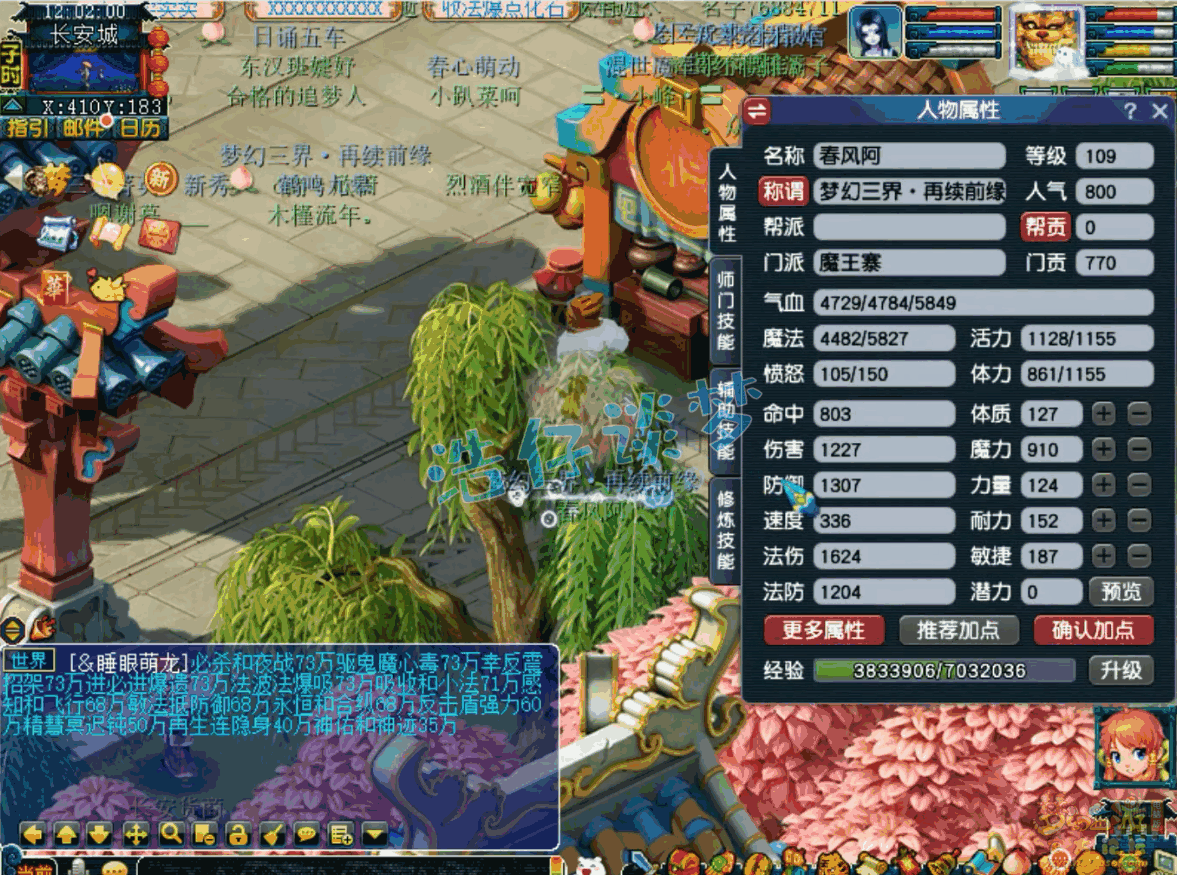Open the 日历 calendar
Image resolution: width=1177 pixels, height=875 pixels.
click(140, 127)
